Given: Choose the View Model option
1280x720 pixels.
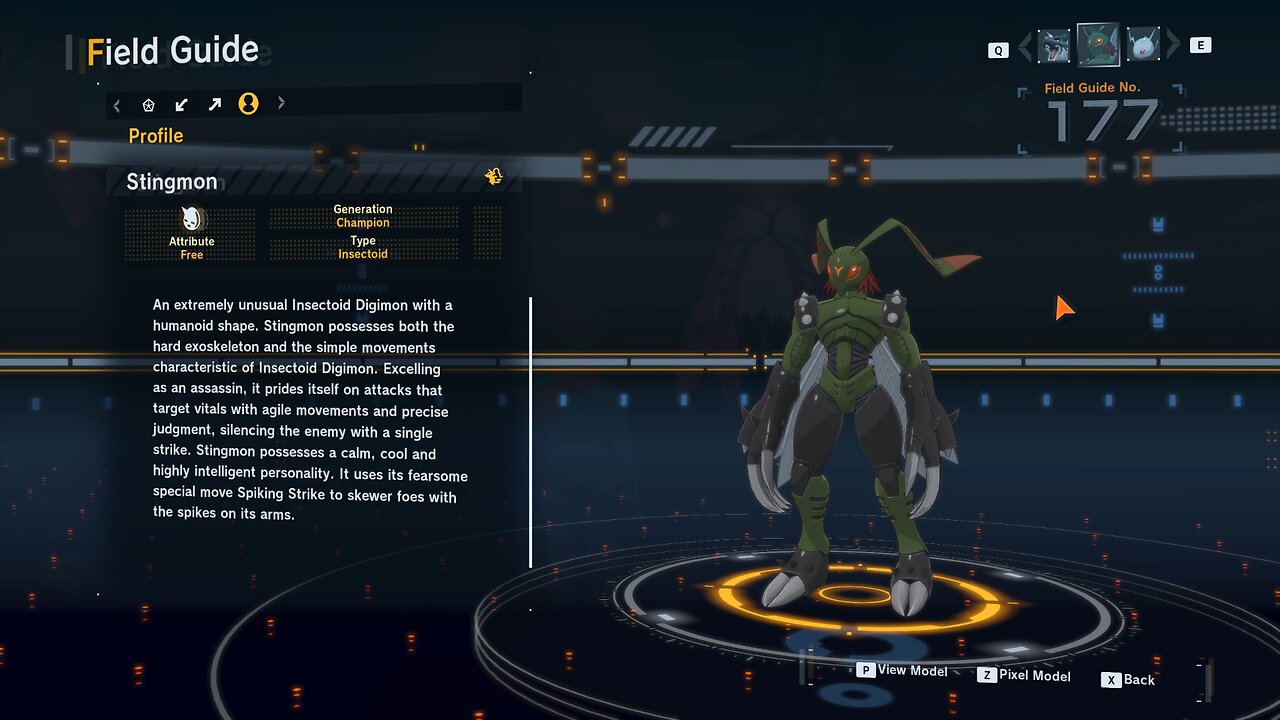Looking at the screenshot, I should pyautogui.click(x=902, y=671).
